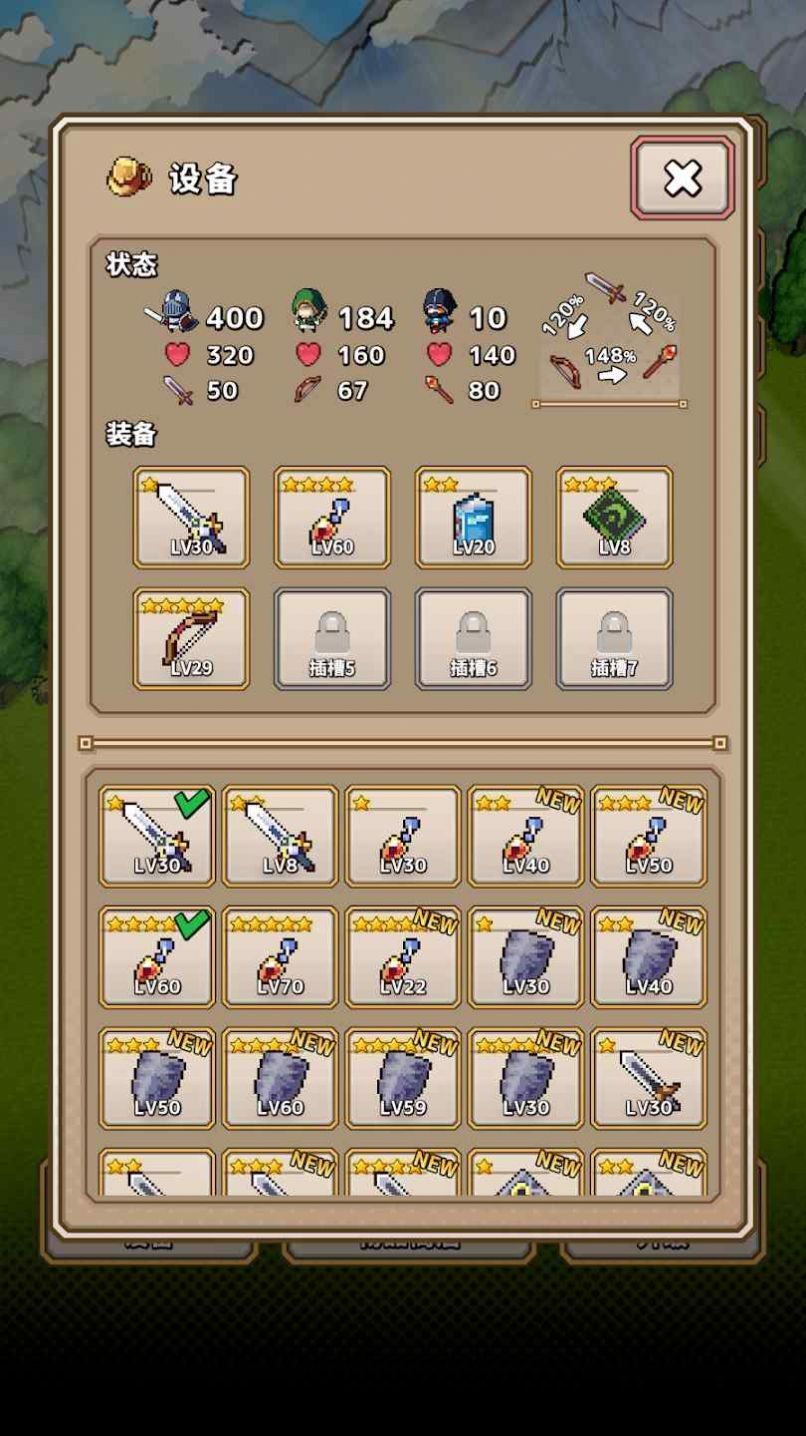The height and width of the screenshot is (1436, 806).
Task: Select the equipped green spellbook LV8
Action: coord(614,517)
